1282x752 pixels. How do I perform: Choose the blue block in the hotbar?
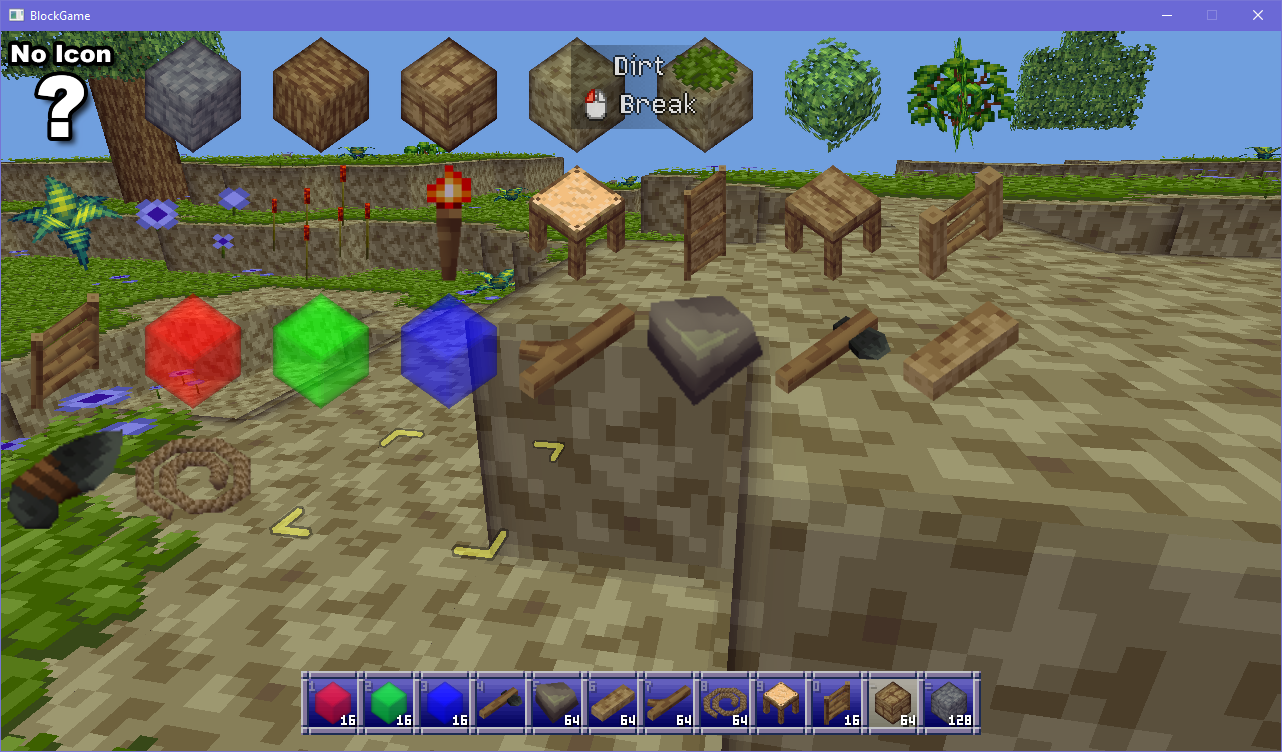(x=443, y=703)
